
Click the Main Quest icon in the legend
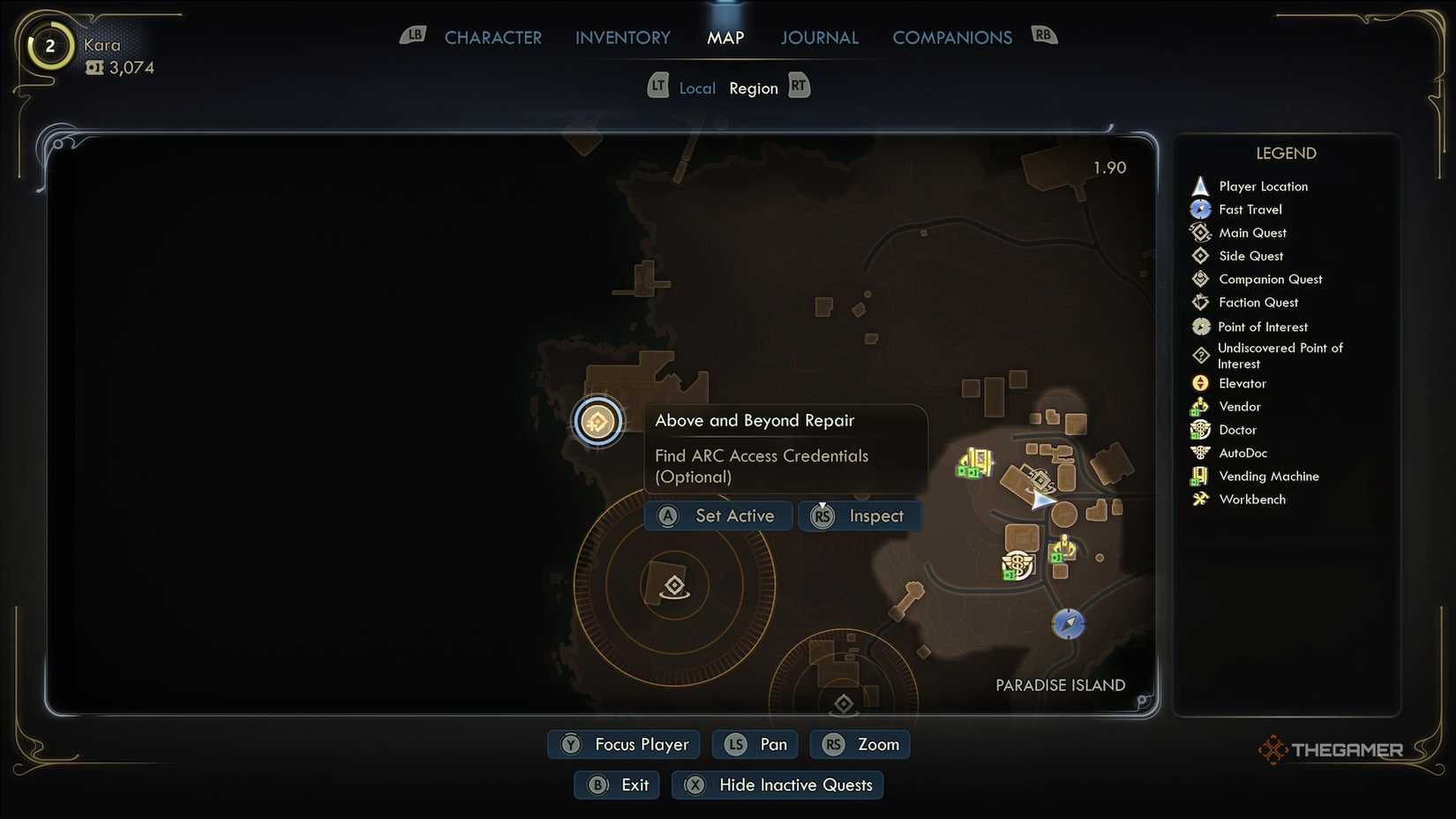(x=1200, y=232)
